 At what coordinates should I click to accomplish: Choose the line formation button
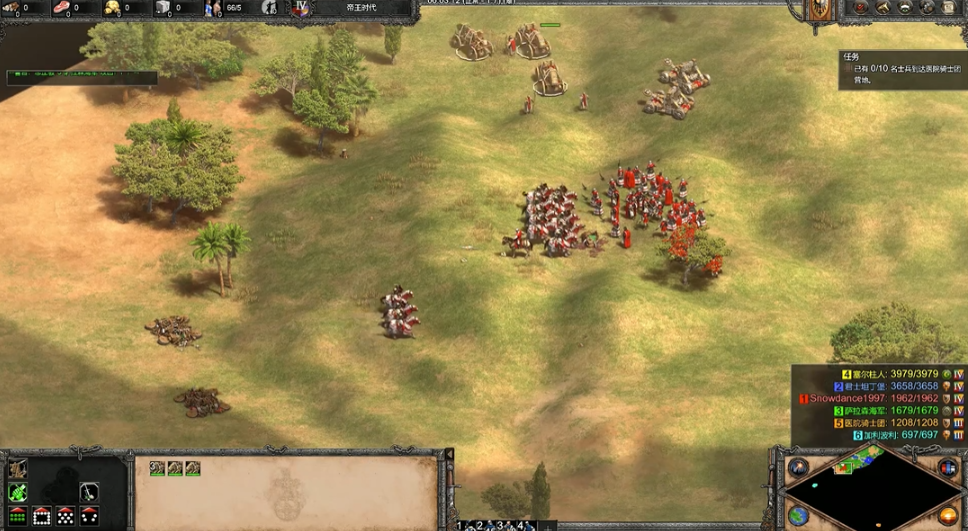[x=18, y=516]
